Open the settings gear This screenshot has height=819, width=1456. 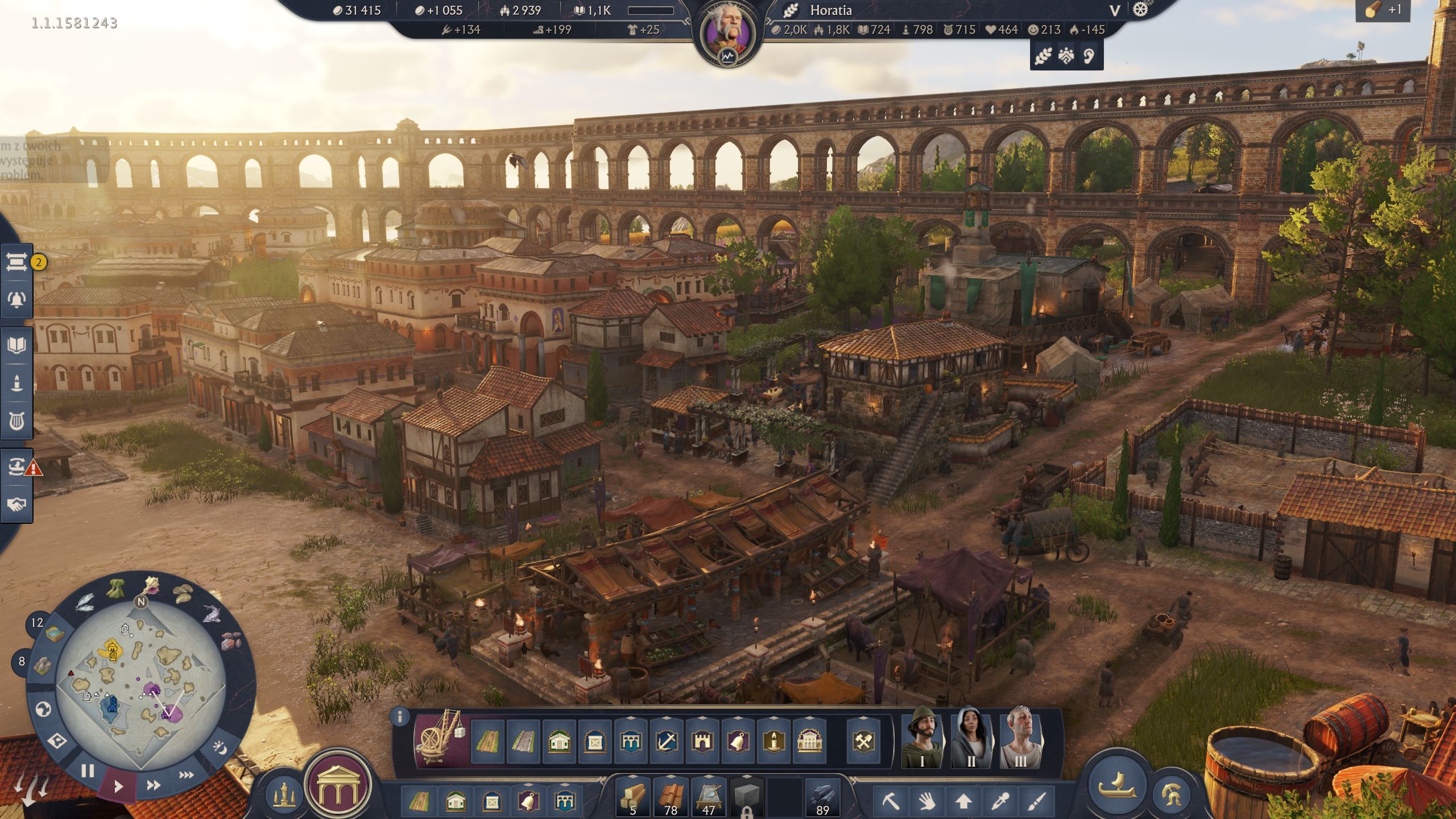(1140, 10)
